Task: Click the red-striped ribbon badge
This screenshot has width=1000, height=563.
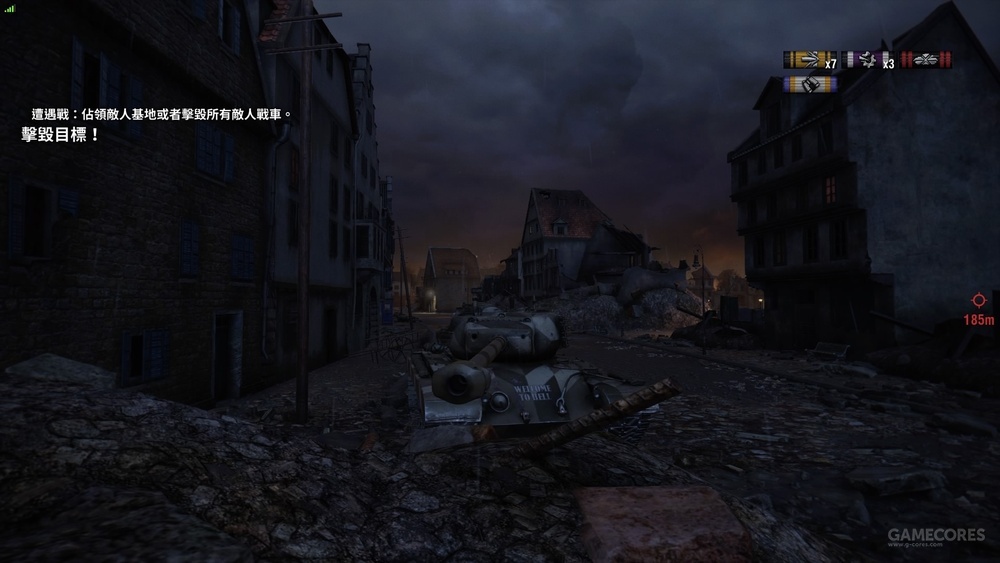Action: pos(926,60)
